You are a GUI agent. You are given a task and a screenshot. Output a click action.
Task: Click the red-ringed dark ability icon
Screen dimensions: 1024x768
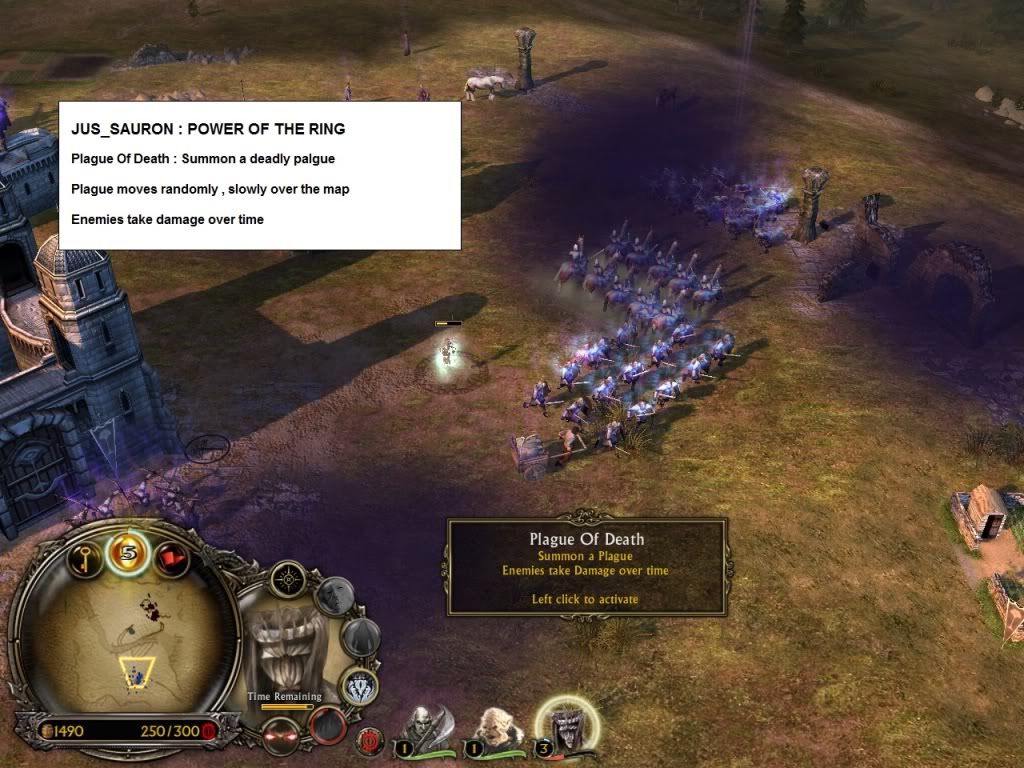pyautogui.click(x=326, y=724)
